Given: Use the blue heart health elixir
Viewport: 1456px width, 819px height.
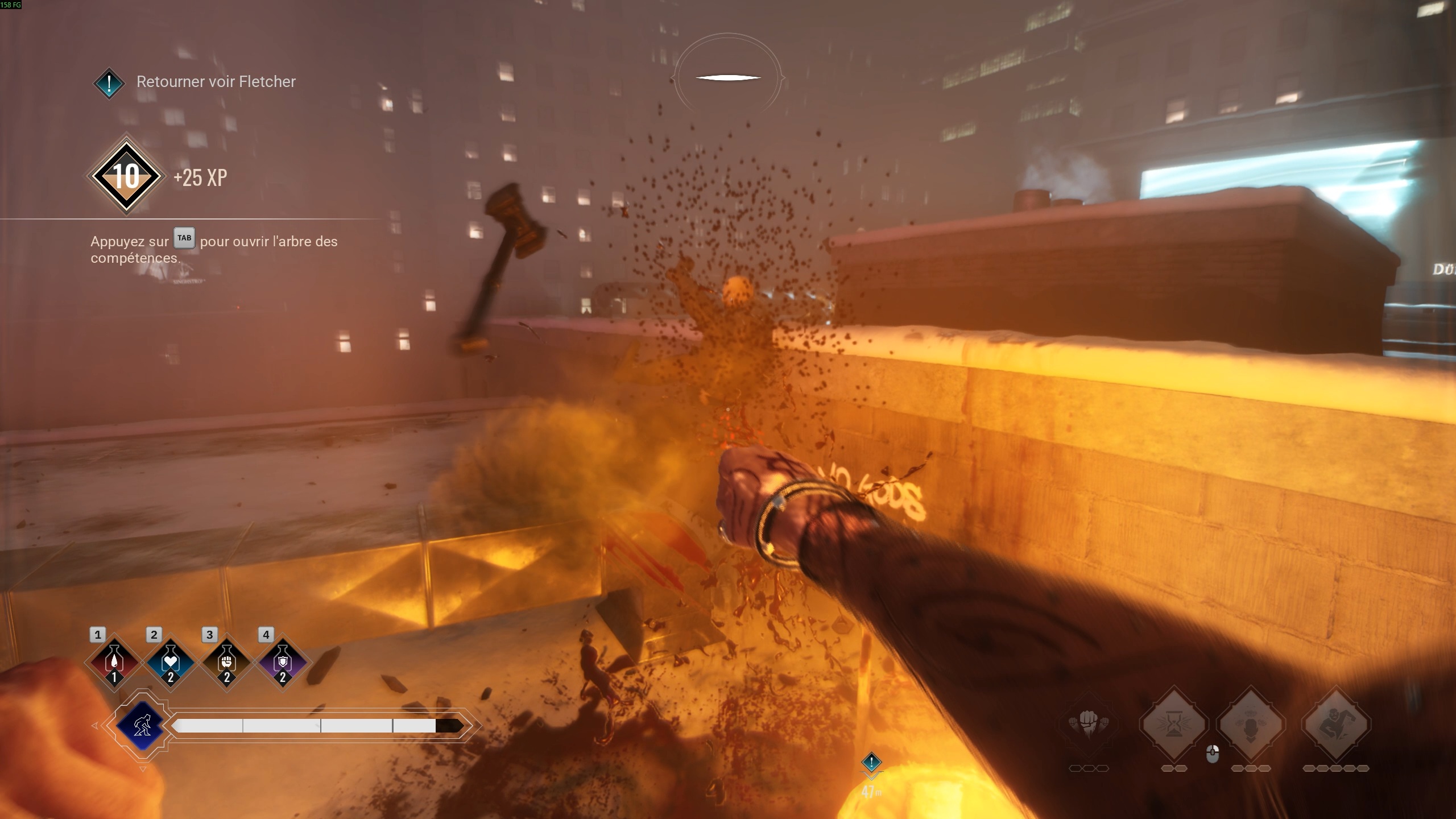Looking at the screenshot, I should click(x=171, y=663).
